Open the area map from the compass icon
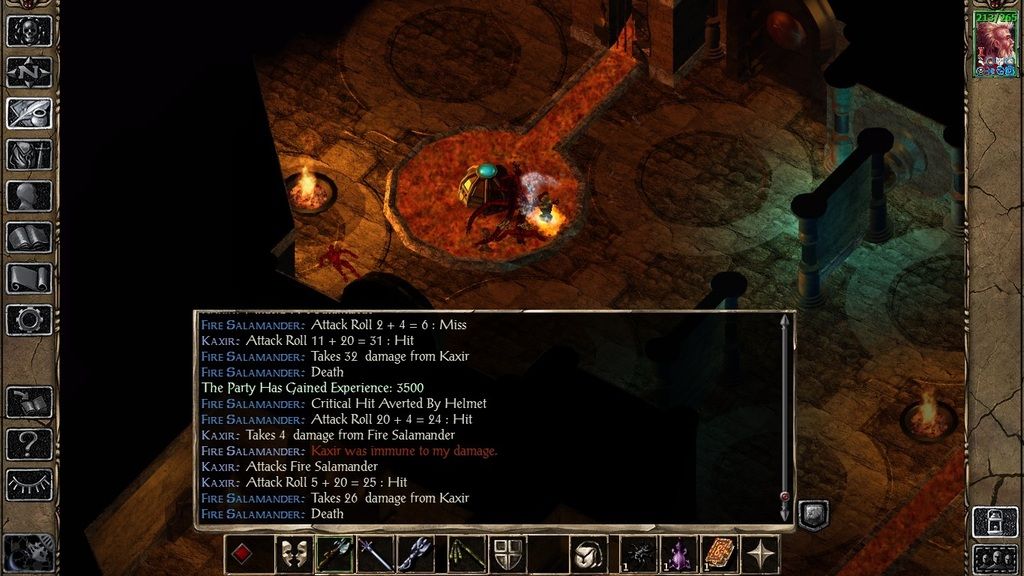This screenshot has height=576, width=1024. (x=29, y=72)
